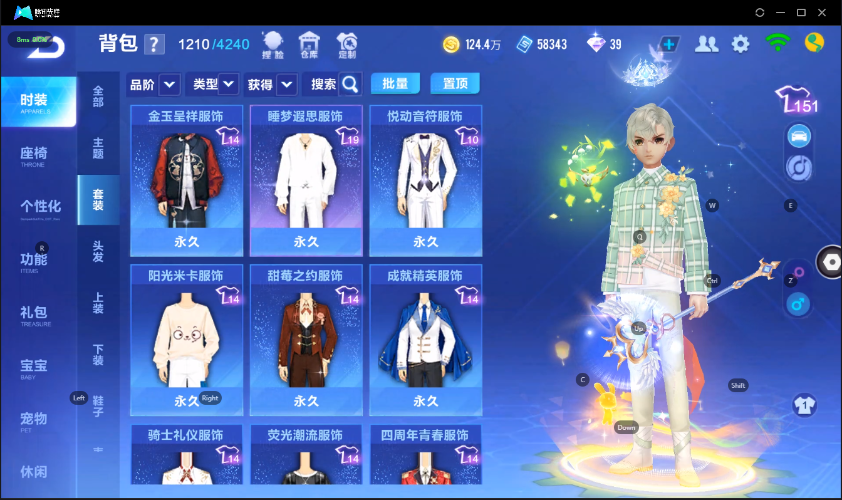The height and width of the screenshot is (500, 842).
Task: Activate the 批量 button
Action: click(x=395, y=84)
